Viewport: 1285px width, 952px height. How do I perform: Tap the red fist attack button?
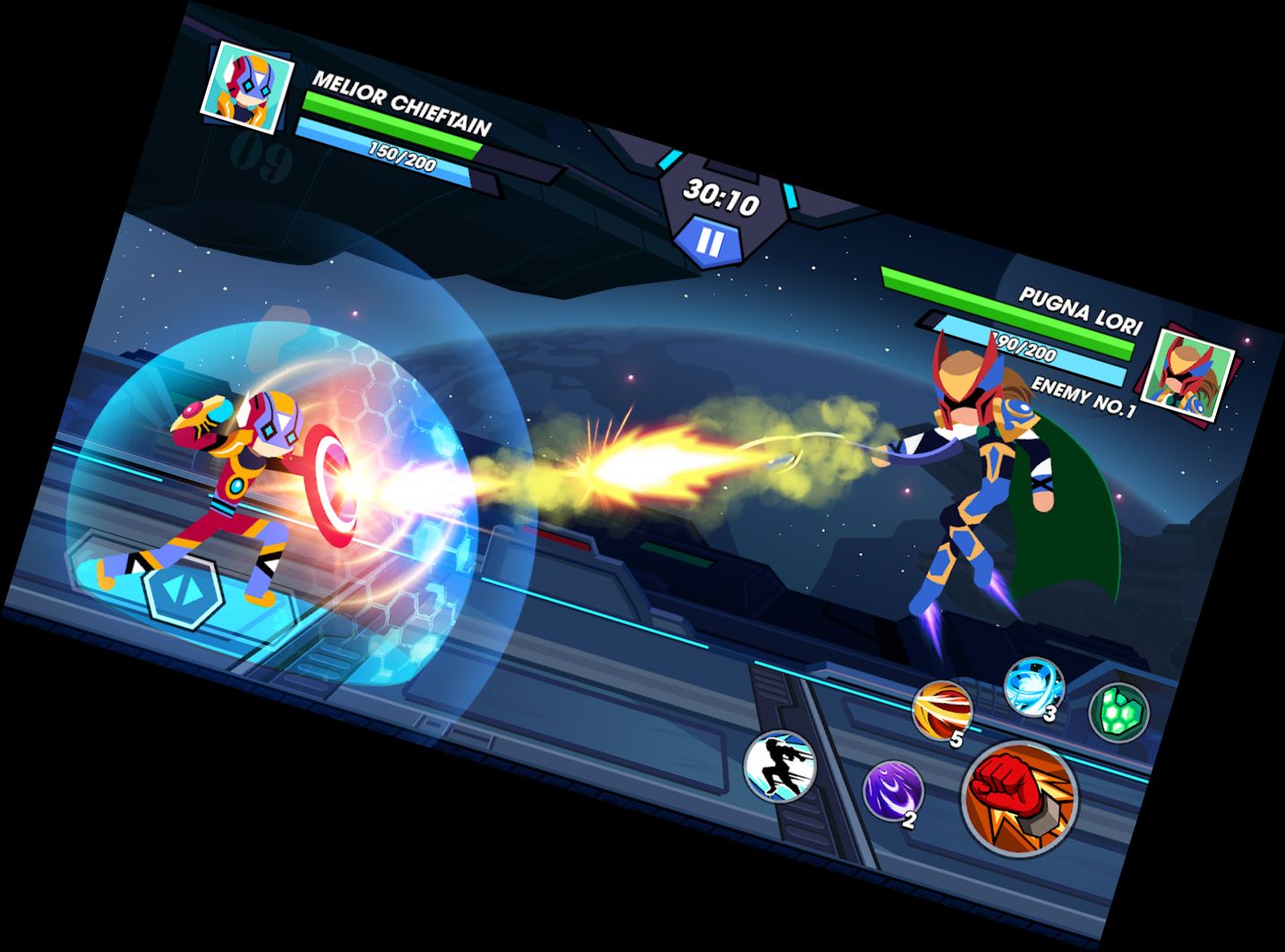coord(1019,797)
